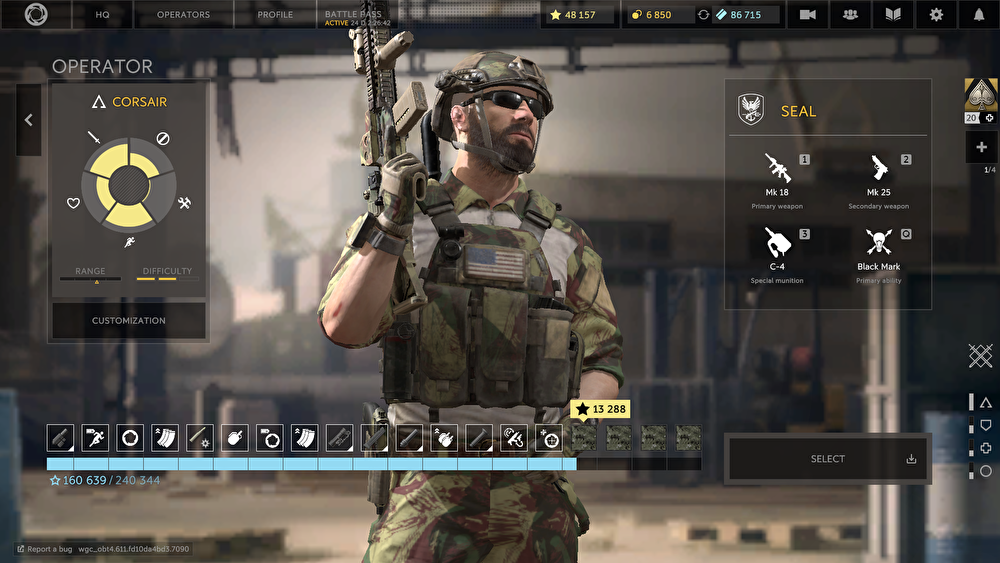This screenshot has height=563, width=1000.
Task: View the Black Mark primary ability
Action: click(x=878, y=252)
